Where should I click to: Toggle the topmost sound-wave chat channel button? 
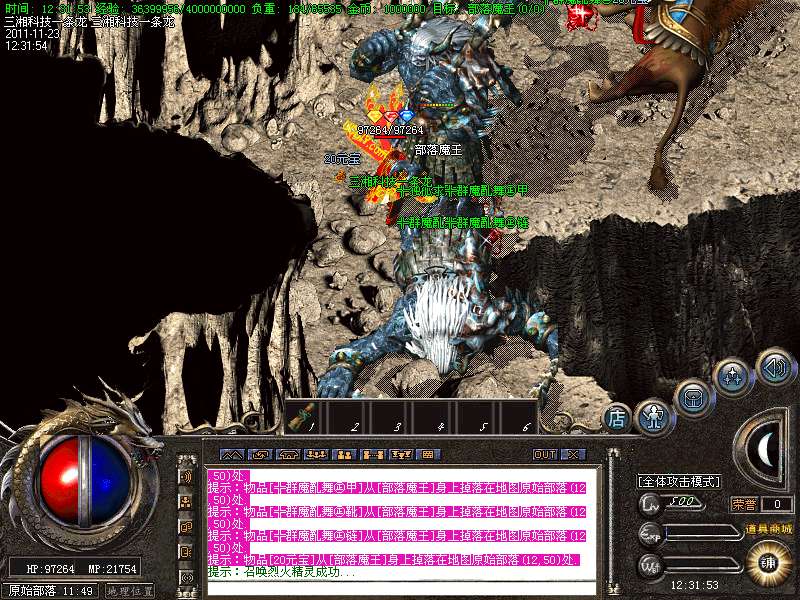[x=187, y=475]
